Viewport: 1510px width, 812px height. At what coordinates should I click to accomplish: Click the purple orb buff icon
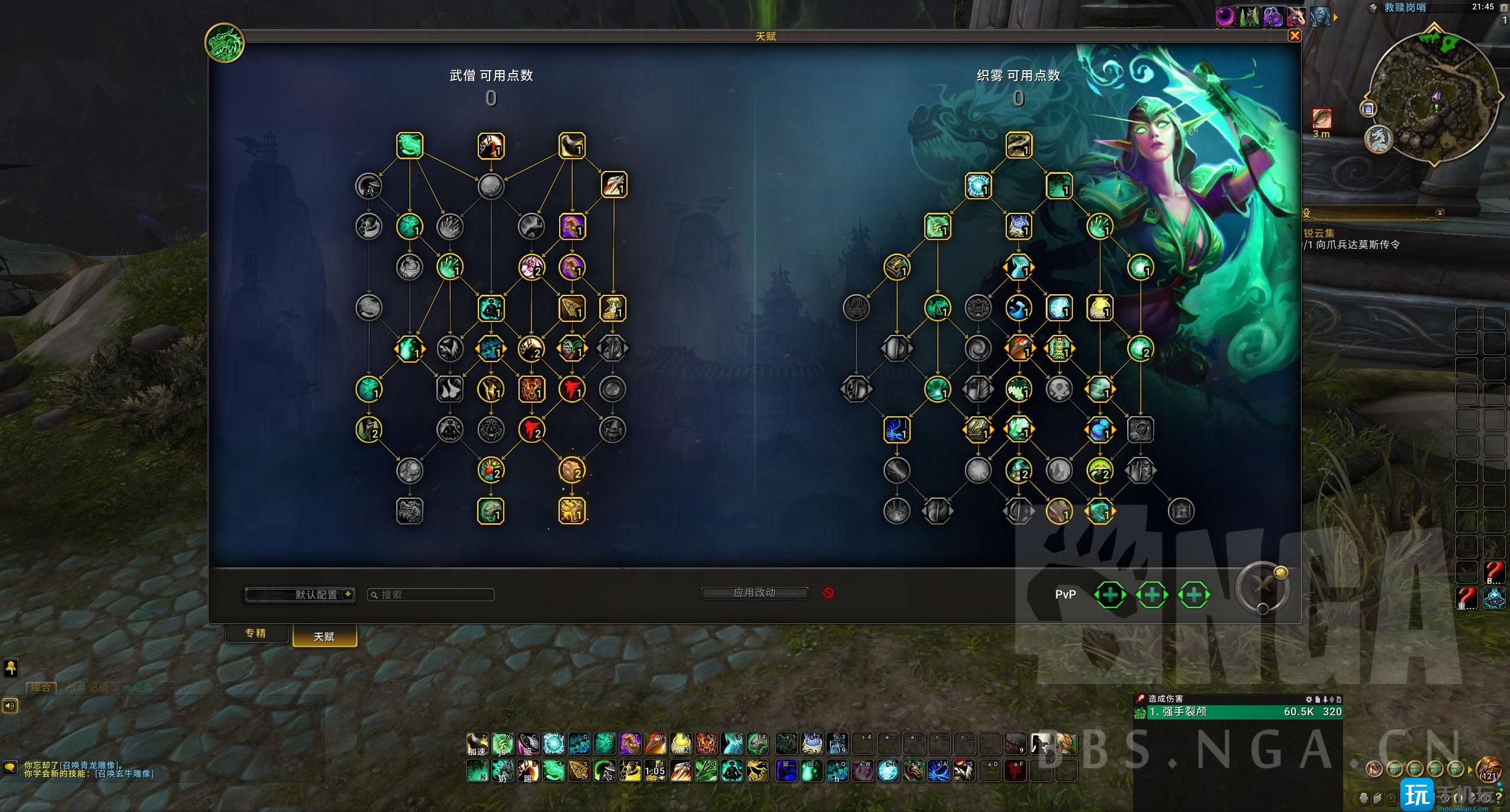1225,17
